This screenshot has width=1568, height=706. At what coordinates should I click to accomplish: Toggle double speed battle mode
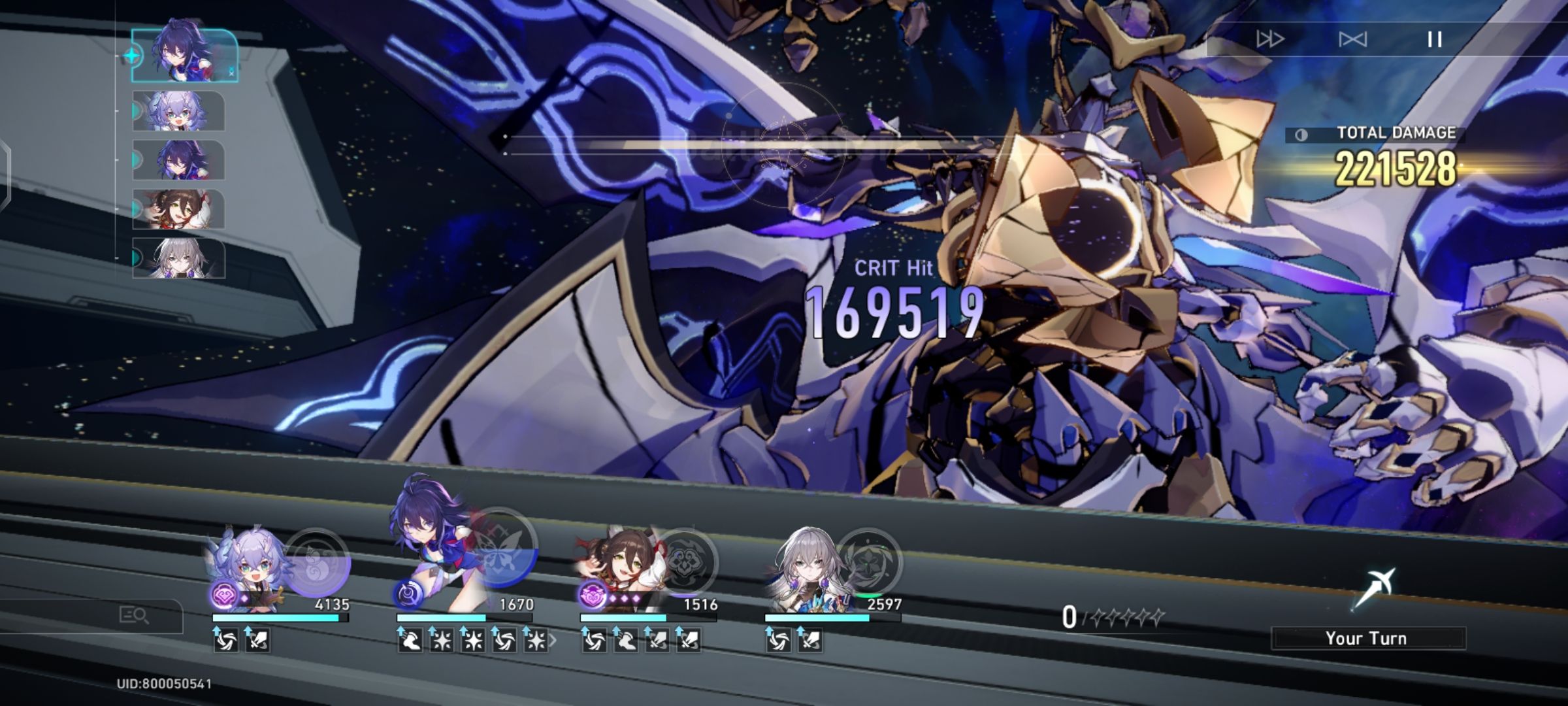1270,39
